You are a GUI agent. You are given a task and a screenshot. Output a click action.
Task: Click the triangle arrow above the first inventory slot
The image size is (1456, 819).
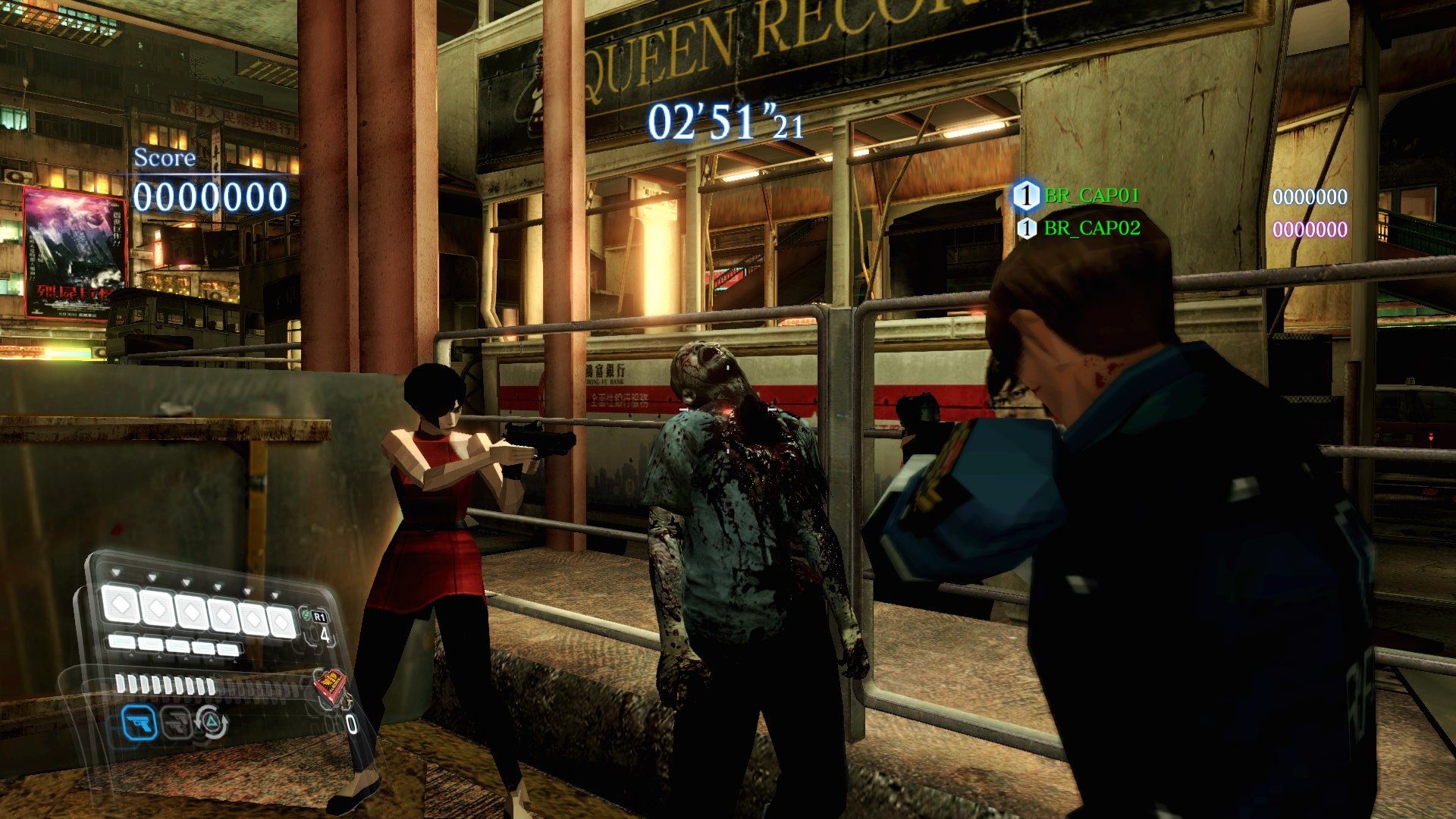click(x=116, y=572)
